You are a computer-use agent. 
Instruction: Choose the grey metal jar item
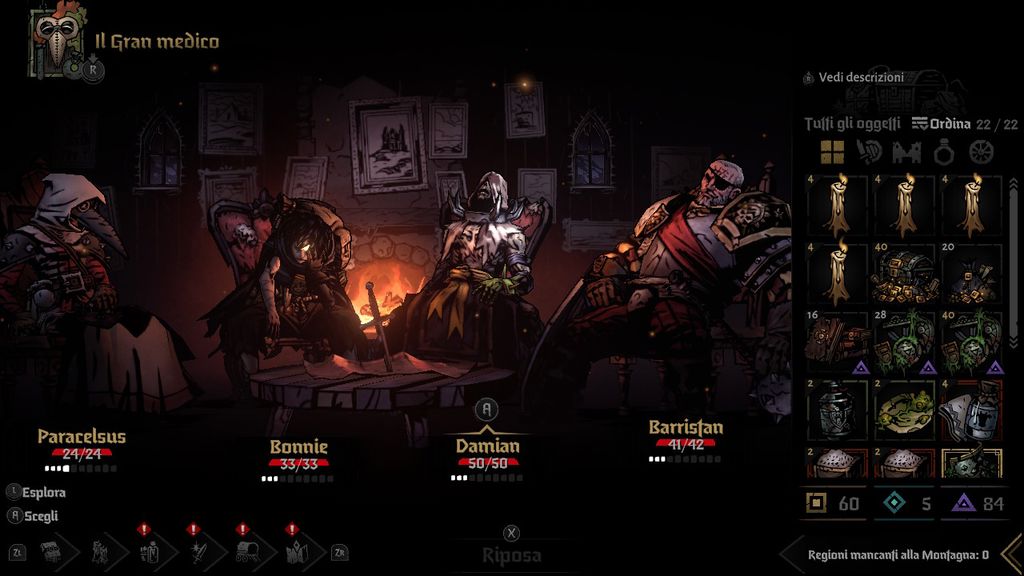[x=838, y=409]
